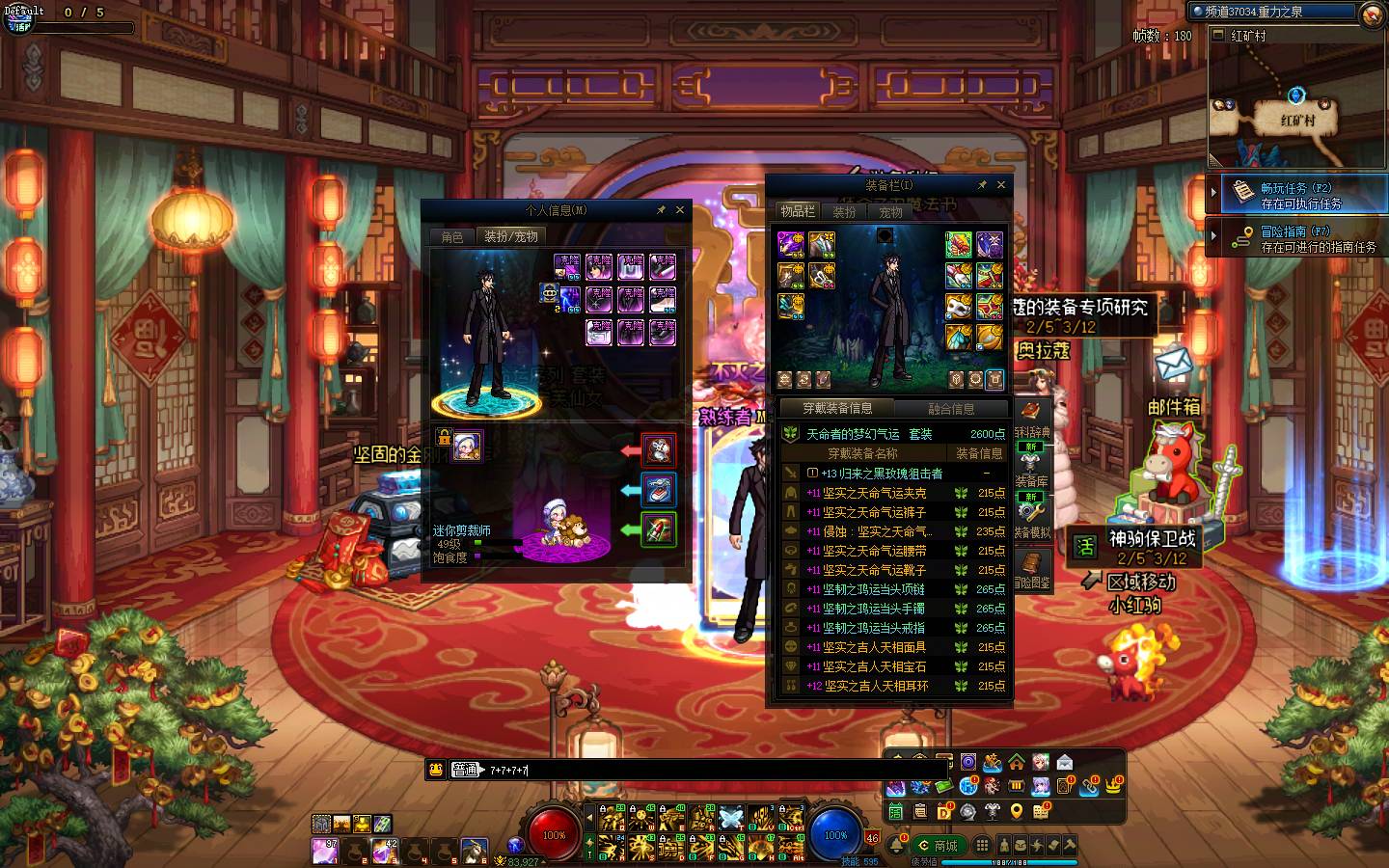The width and height of the screenshot is (1389, 868).
Task: Pin the 装备栏 window with the pin icon
Action: 982,185
